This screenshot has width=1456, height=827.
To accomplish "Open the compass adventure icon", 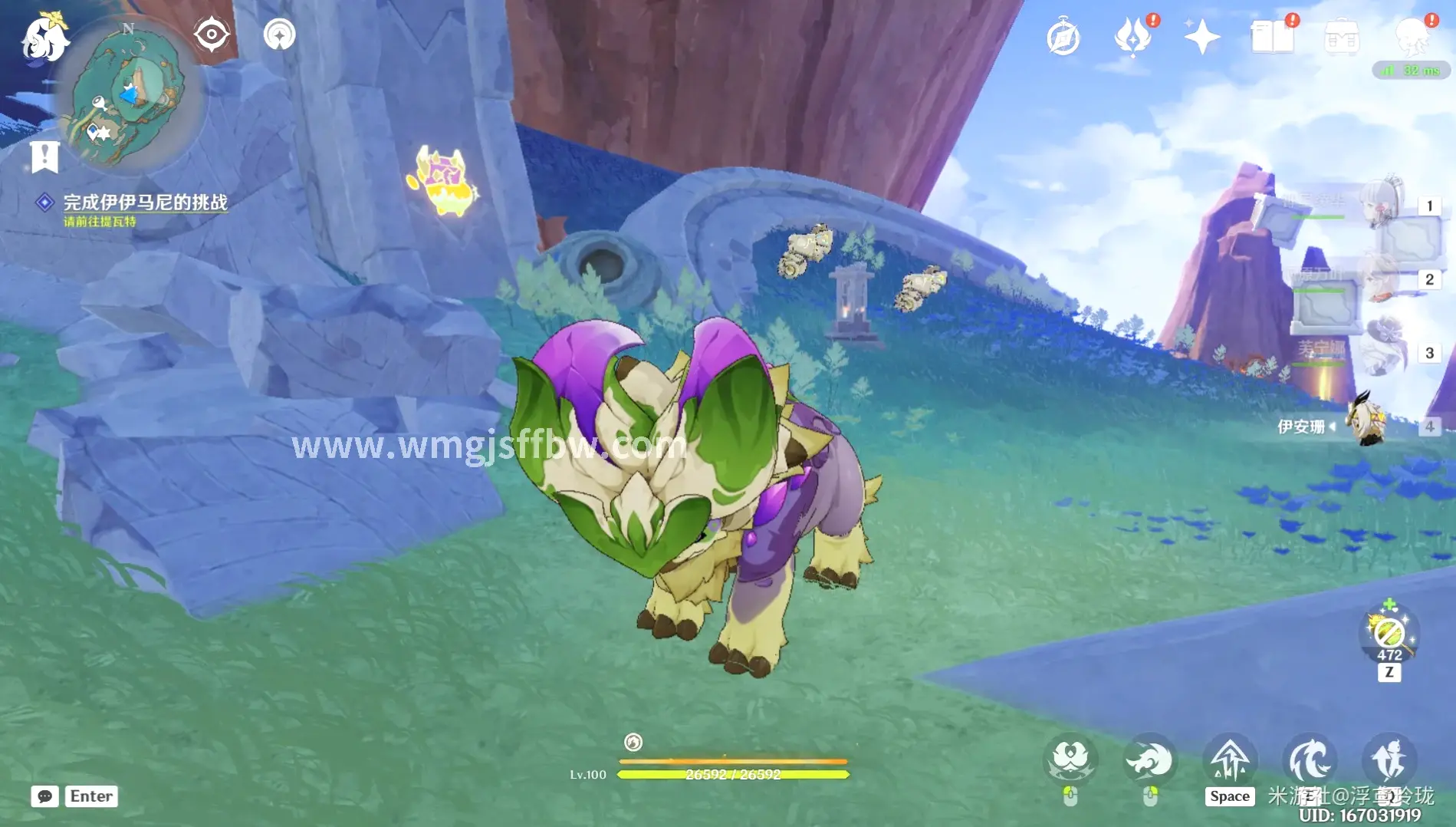I will [x=1063, y=37].
